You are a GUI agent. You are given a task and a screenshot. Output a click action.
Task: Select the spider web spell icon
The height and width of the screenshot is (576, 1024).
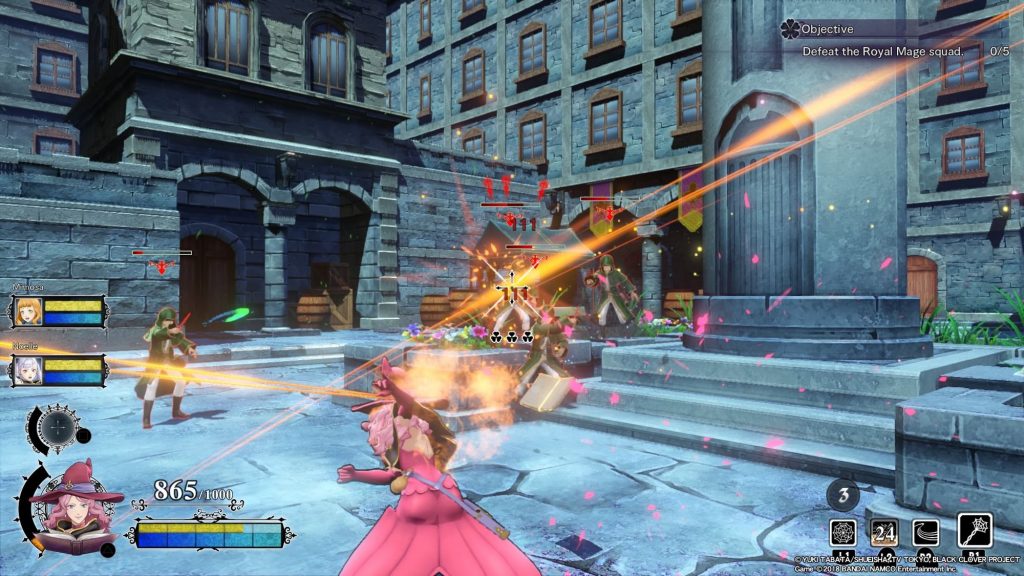point(843,532)
